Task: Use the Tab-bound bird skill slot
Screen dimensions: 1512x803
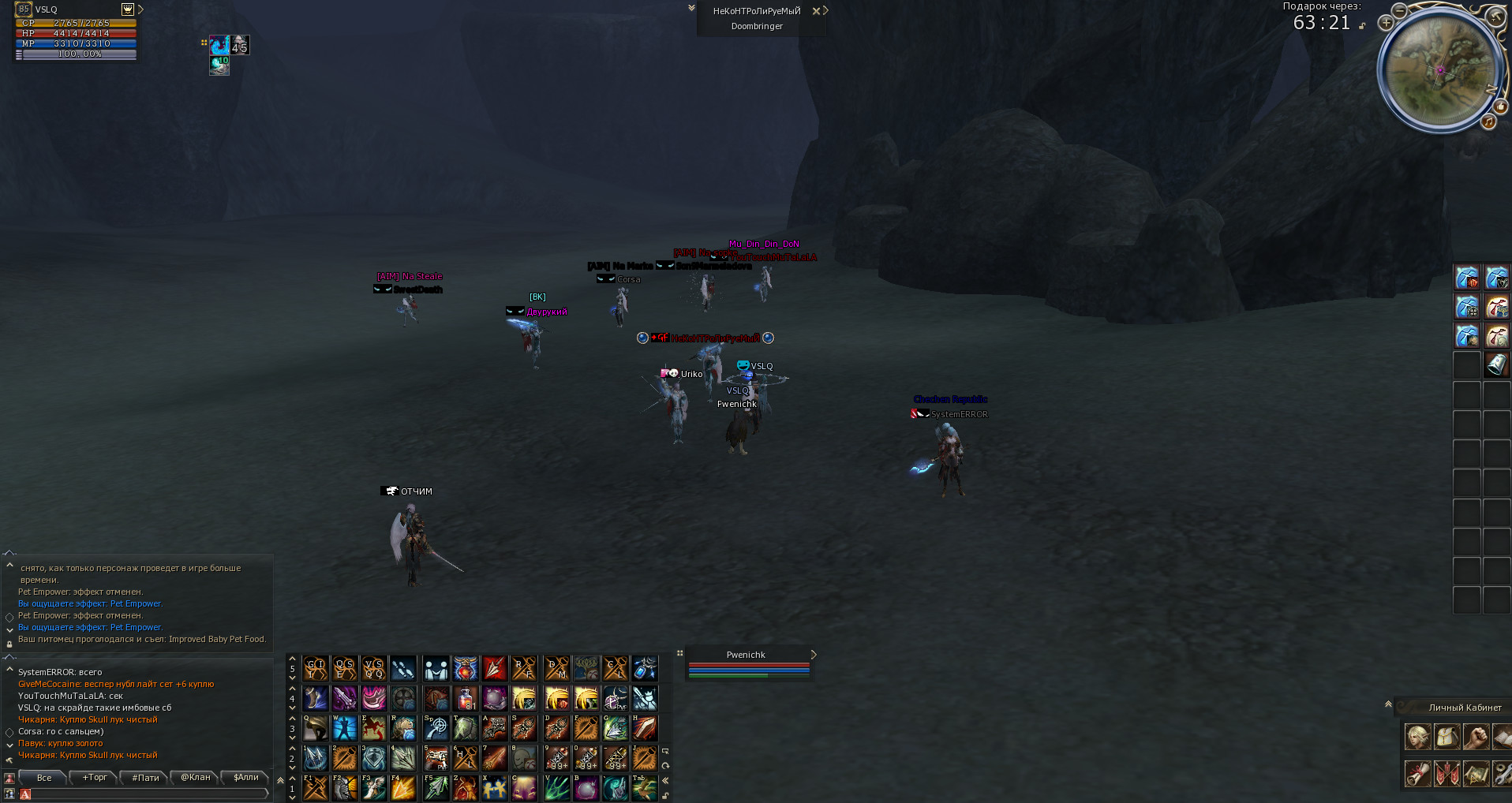Action: (644, 787)
